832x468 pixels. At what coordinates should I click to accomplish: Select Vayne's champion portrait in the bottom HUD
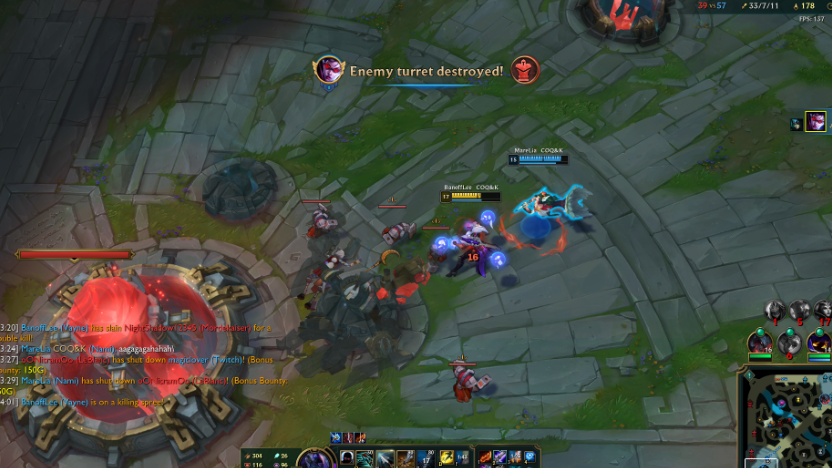point(314,459)
